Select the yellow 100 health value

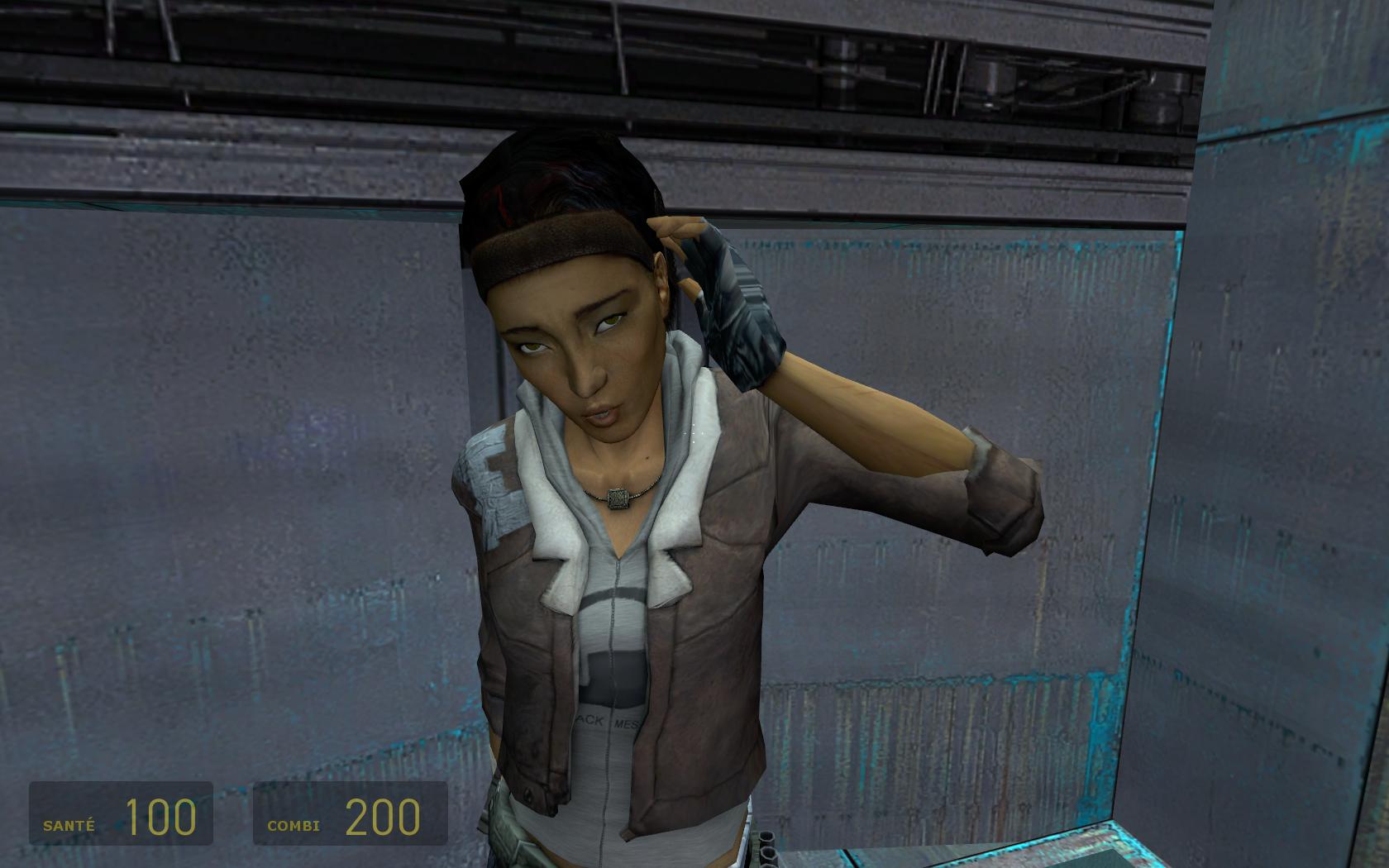[x=161, y=818]
